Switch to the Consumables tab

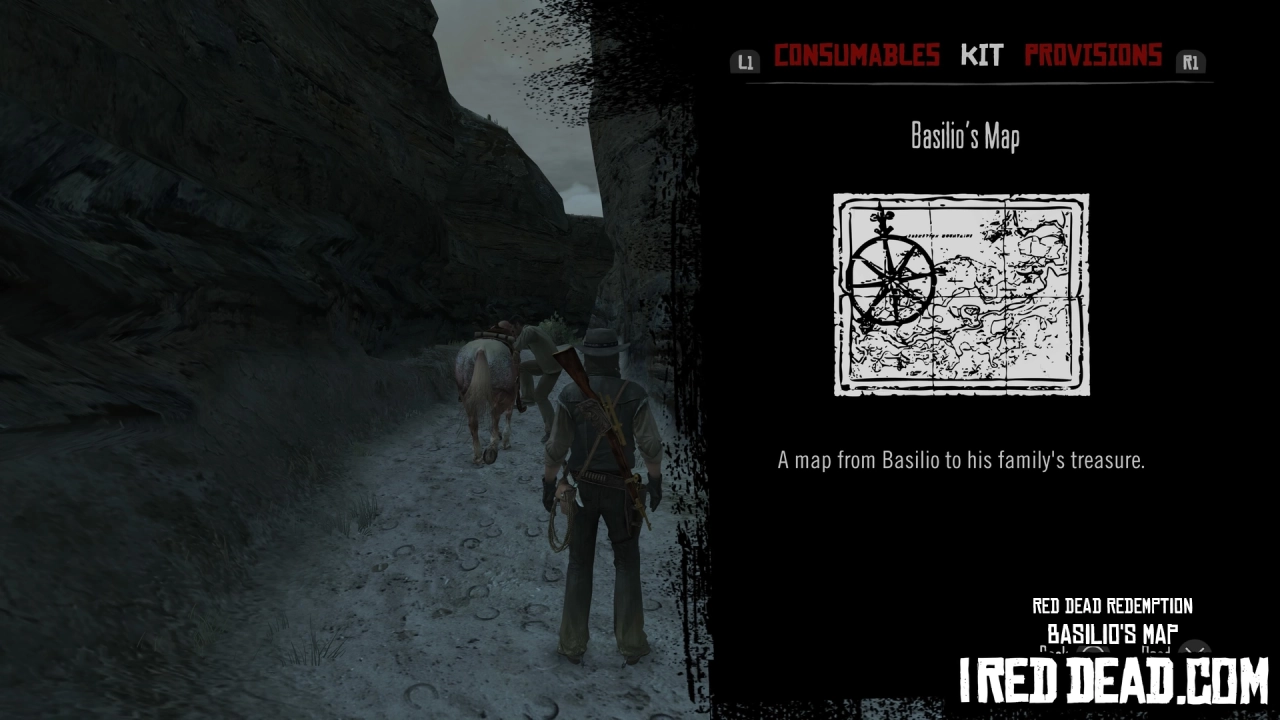click(x=859, y=55)
